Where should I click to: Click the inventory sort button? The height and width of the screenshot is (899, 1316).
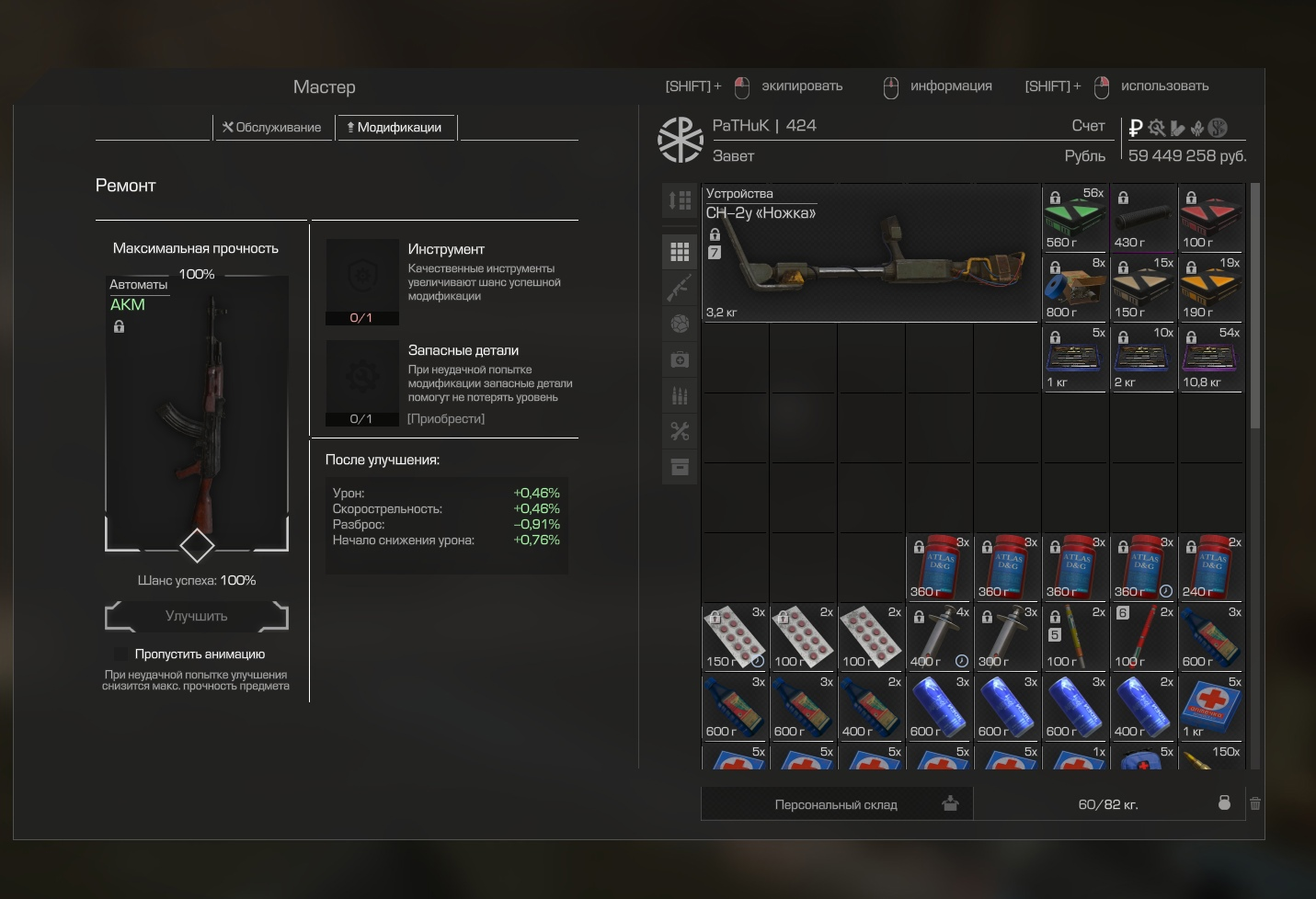point(680,200)
